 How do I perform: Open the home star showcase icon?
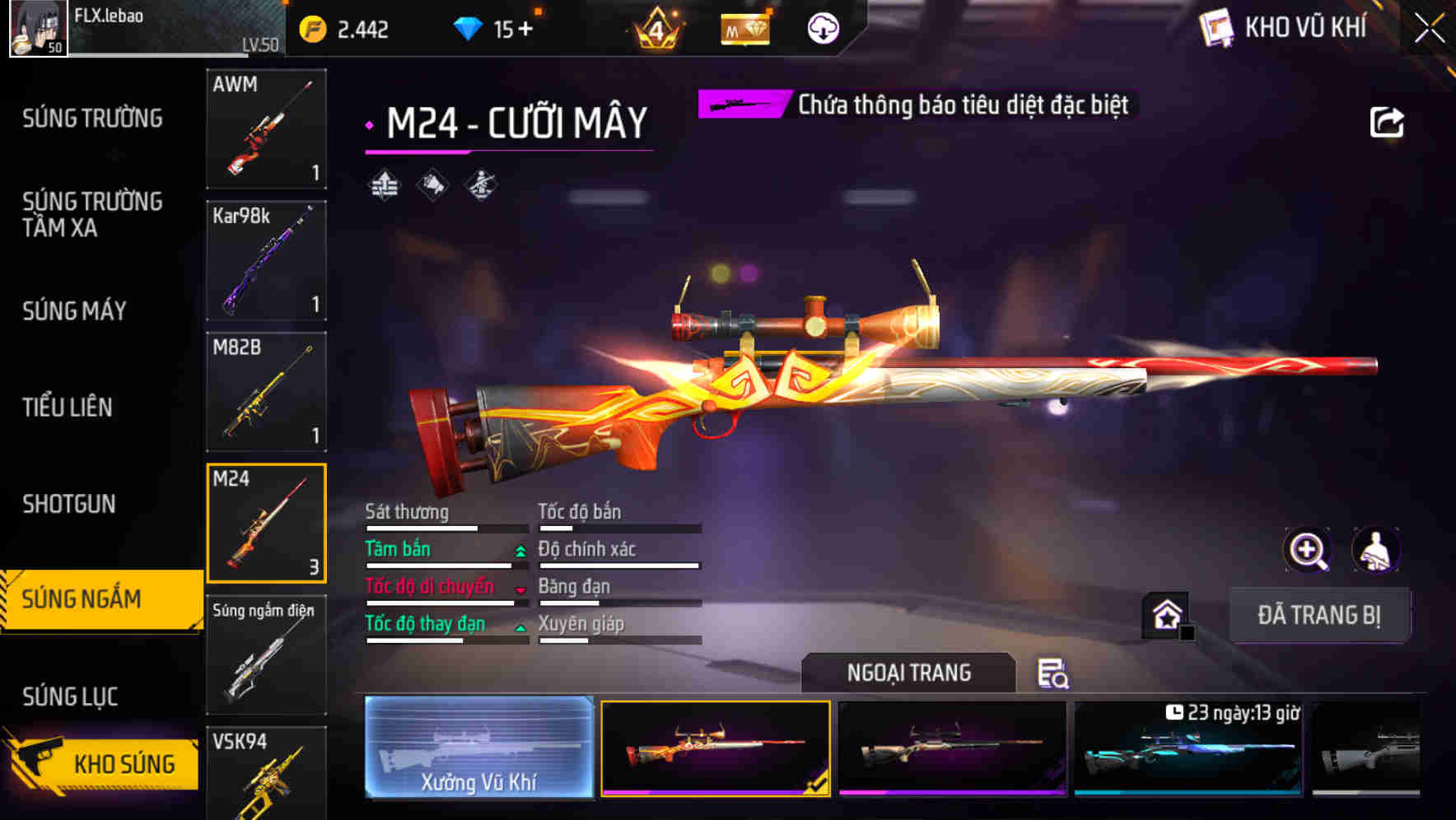click(1165, 613)
